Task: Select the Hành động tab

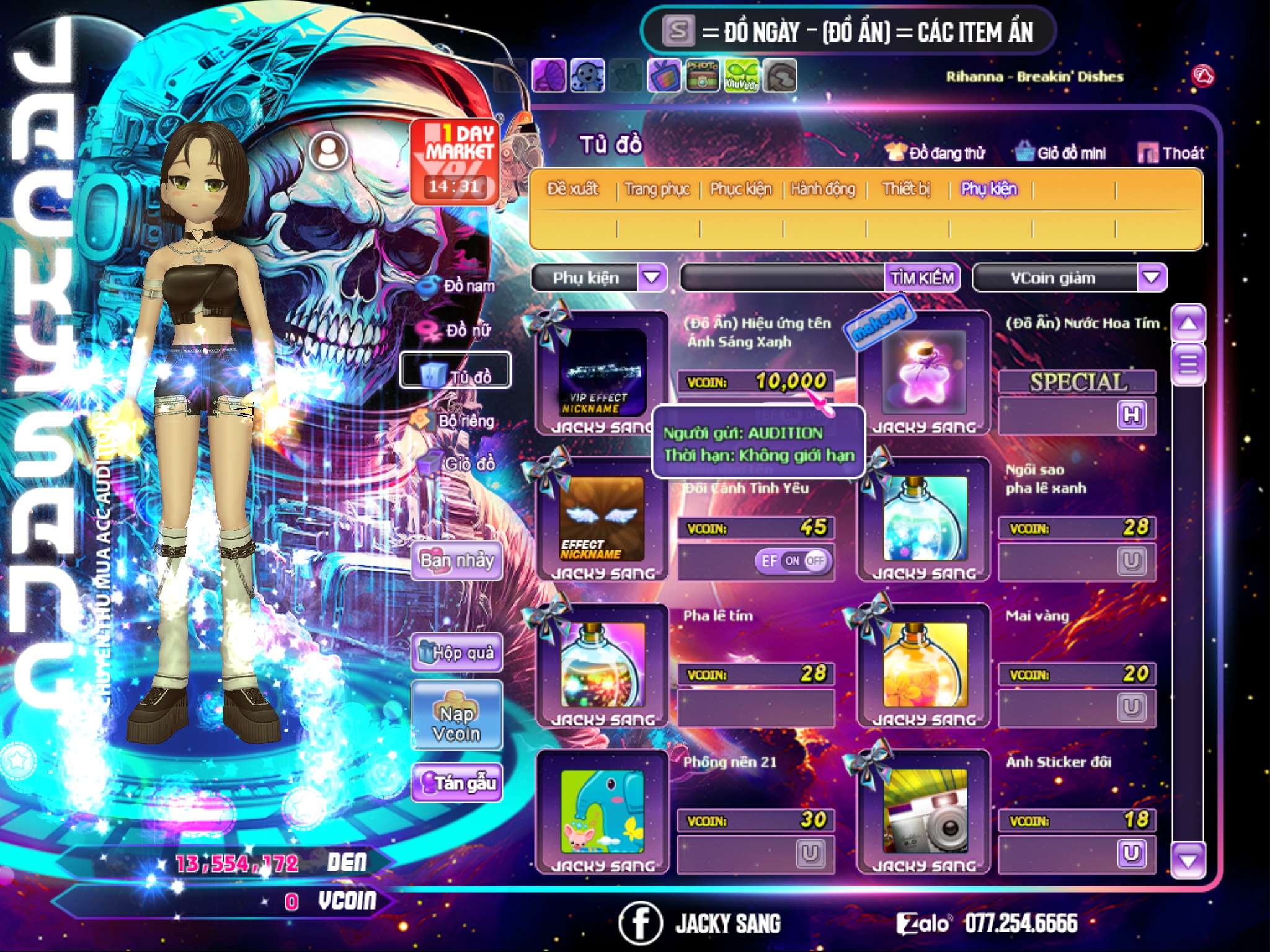Action: point(823,188)
